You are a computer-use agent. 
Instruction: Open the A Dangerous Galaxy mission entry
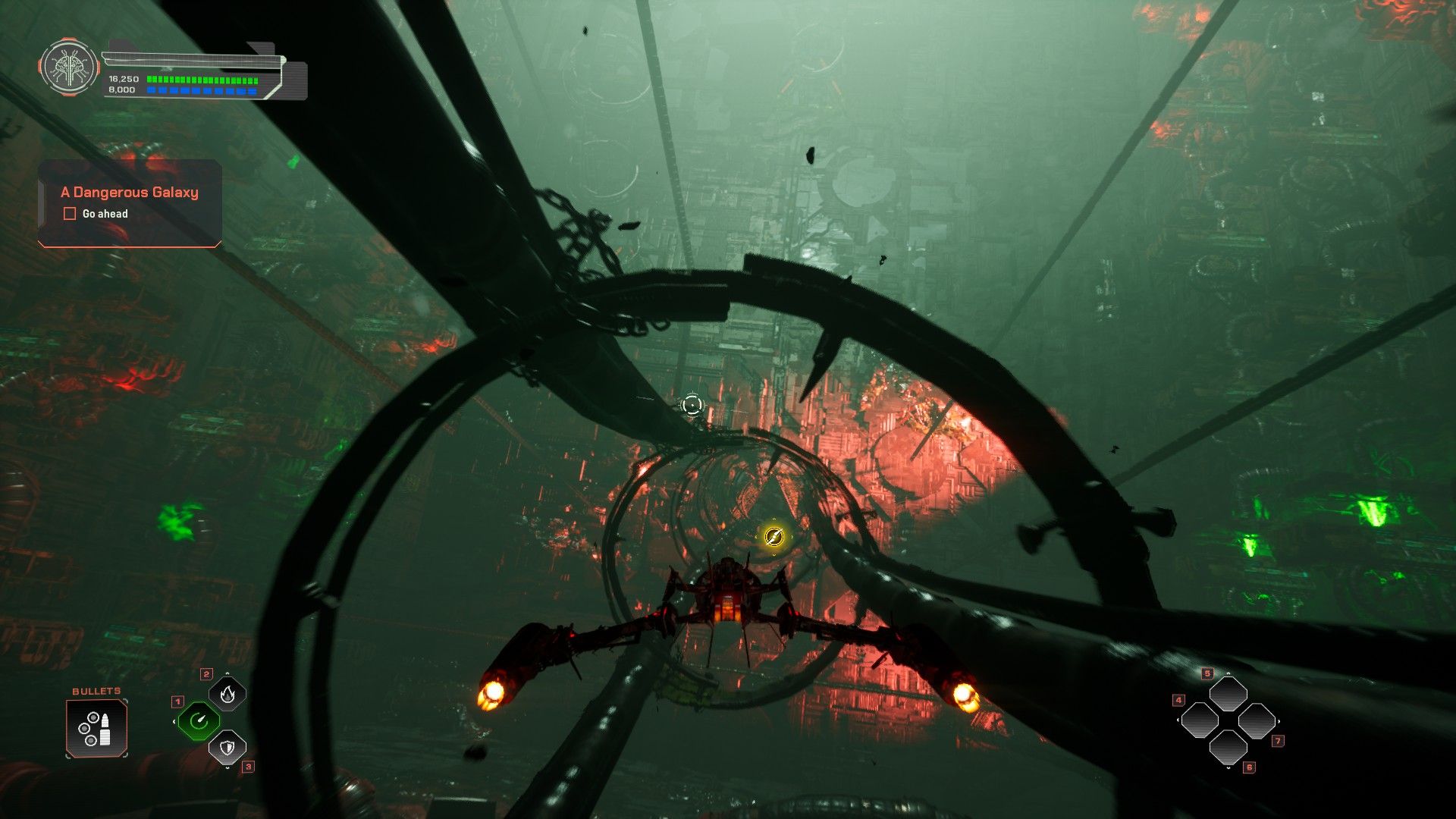tap(129, 192)
